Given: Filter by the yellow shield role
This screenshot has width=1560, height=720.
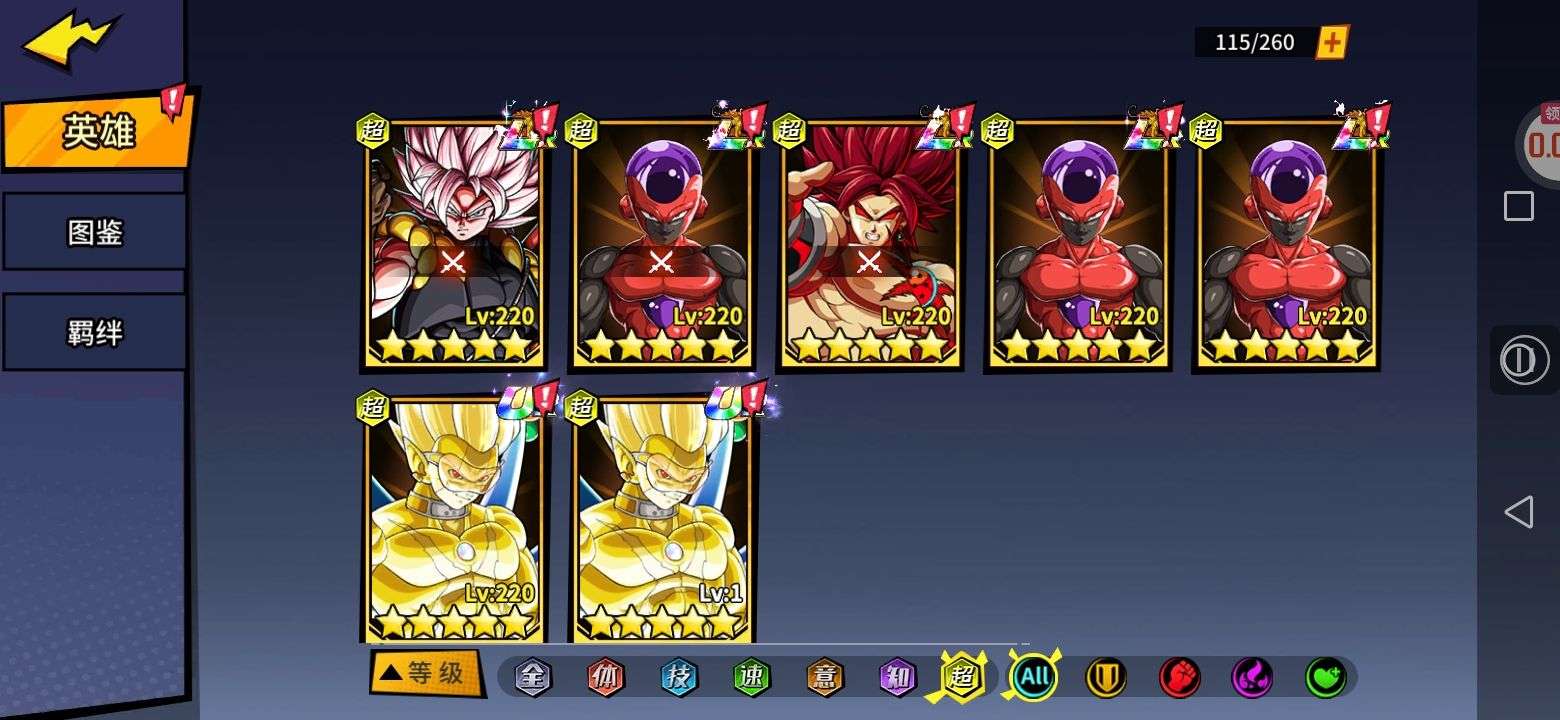Looking at the screenshot, I should coord(1106,677).
